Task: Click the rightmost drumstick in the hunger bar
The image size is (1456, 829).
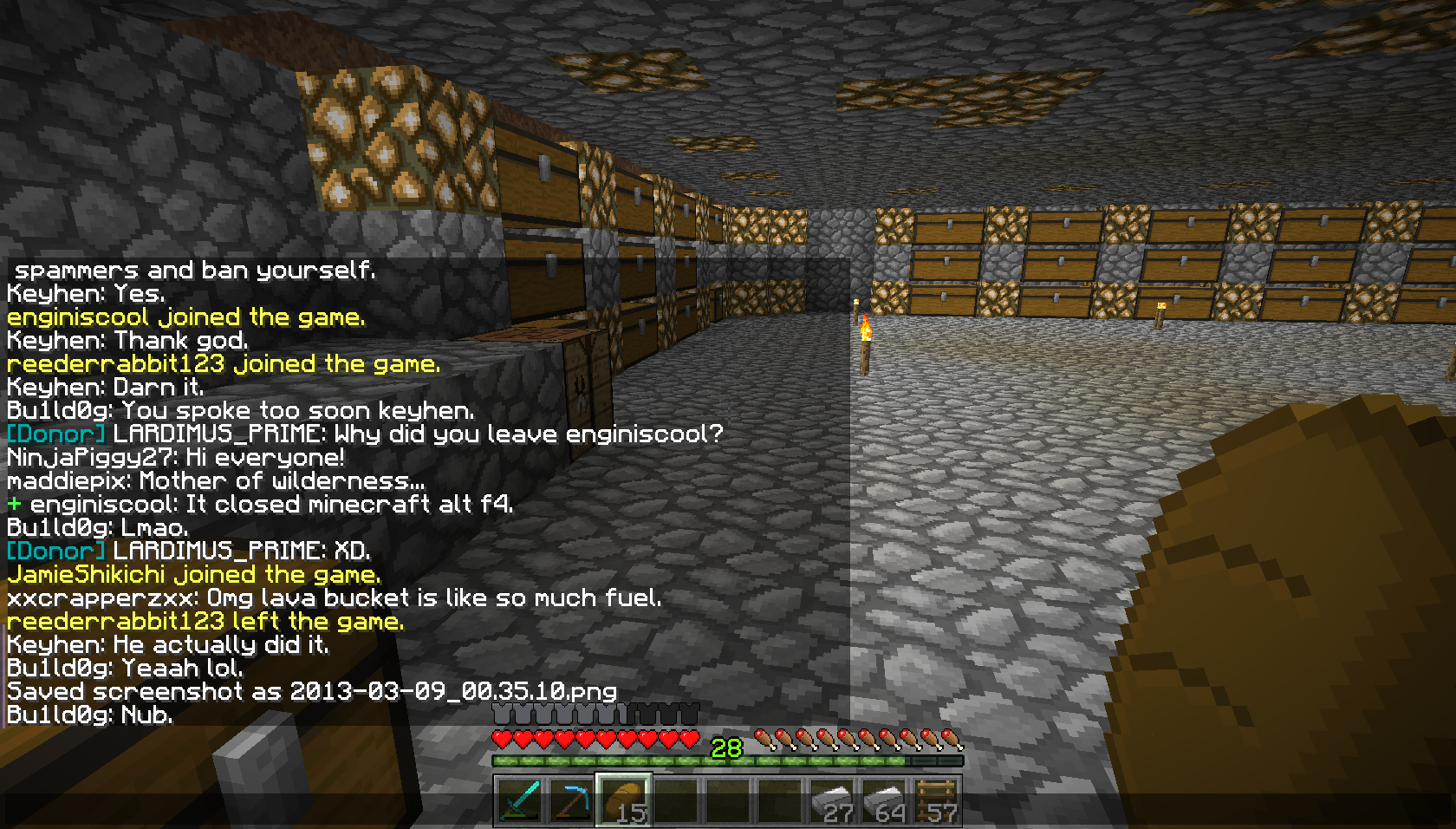Action: click(x=950, y=739)
